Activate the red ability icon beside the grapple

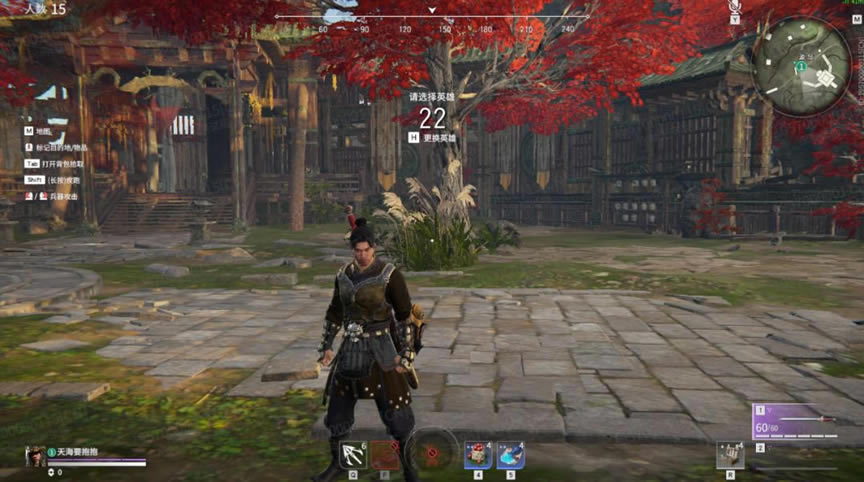pyautogui.click(x=386, y=454)
